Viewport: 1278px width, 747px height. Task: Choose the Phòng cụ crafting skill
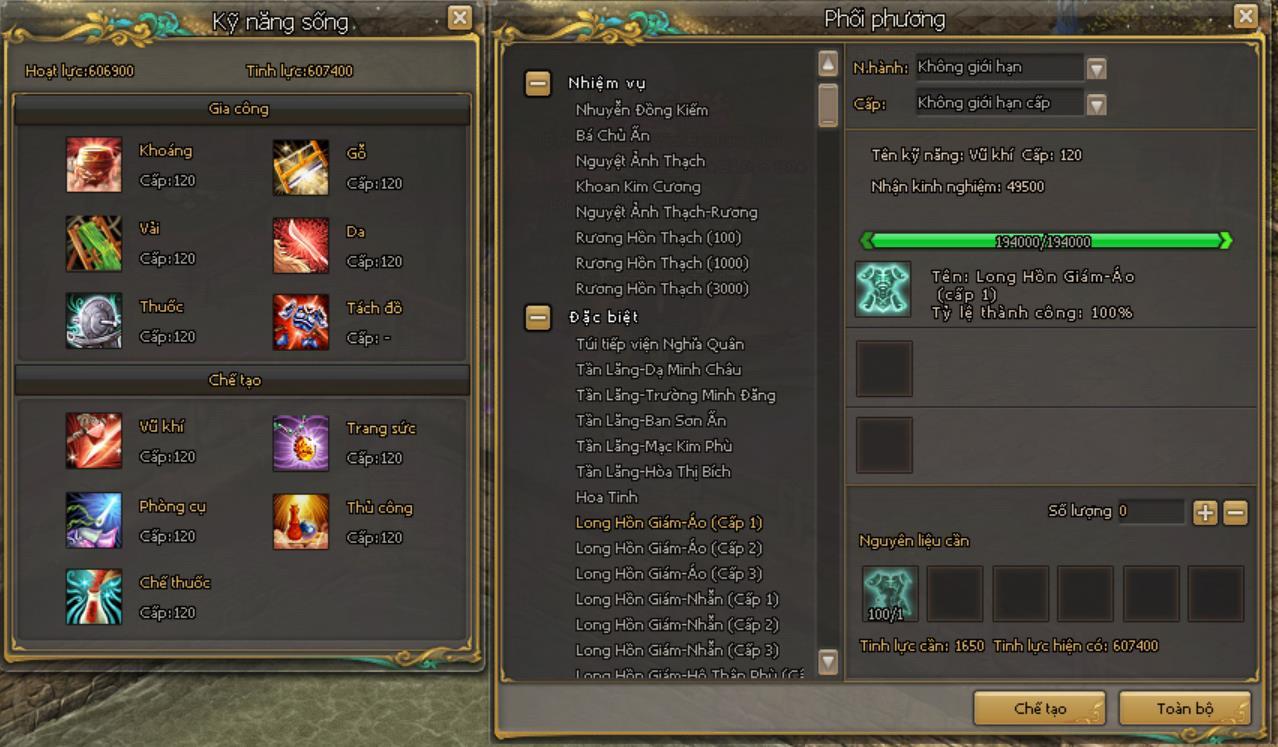coord(94,520)
